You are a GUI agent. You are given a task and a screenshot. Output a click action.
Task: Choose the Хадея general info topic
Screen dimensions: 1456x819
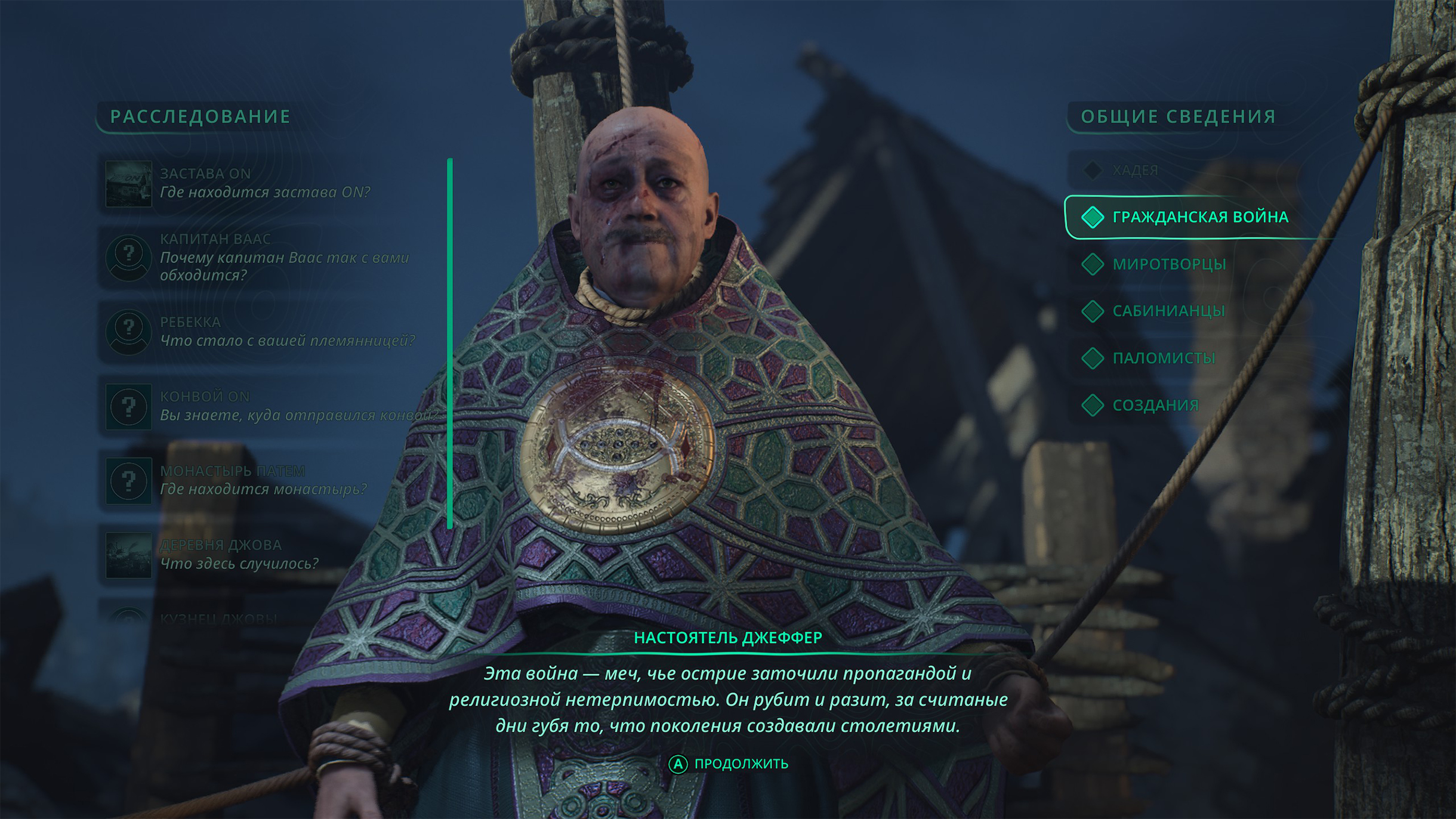coord(1134,171)
